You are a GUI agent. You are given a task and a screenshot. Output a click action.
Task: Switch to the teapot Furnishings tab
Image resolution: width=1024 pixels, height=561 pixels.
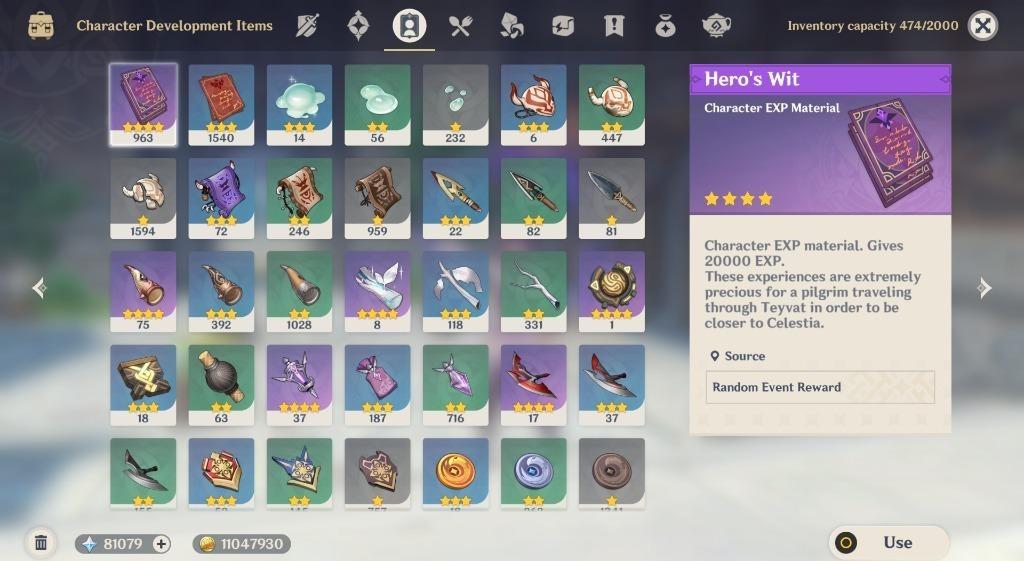716,26
